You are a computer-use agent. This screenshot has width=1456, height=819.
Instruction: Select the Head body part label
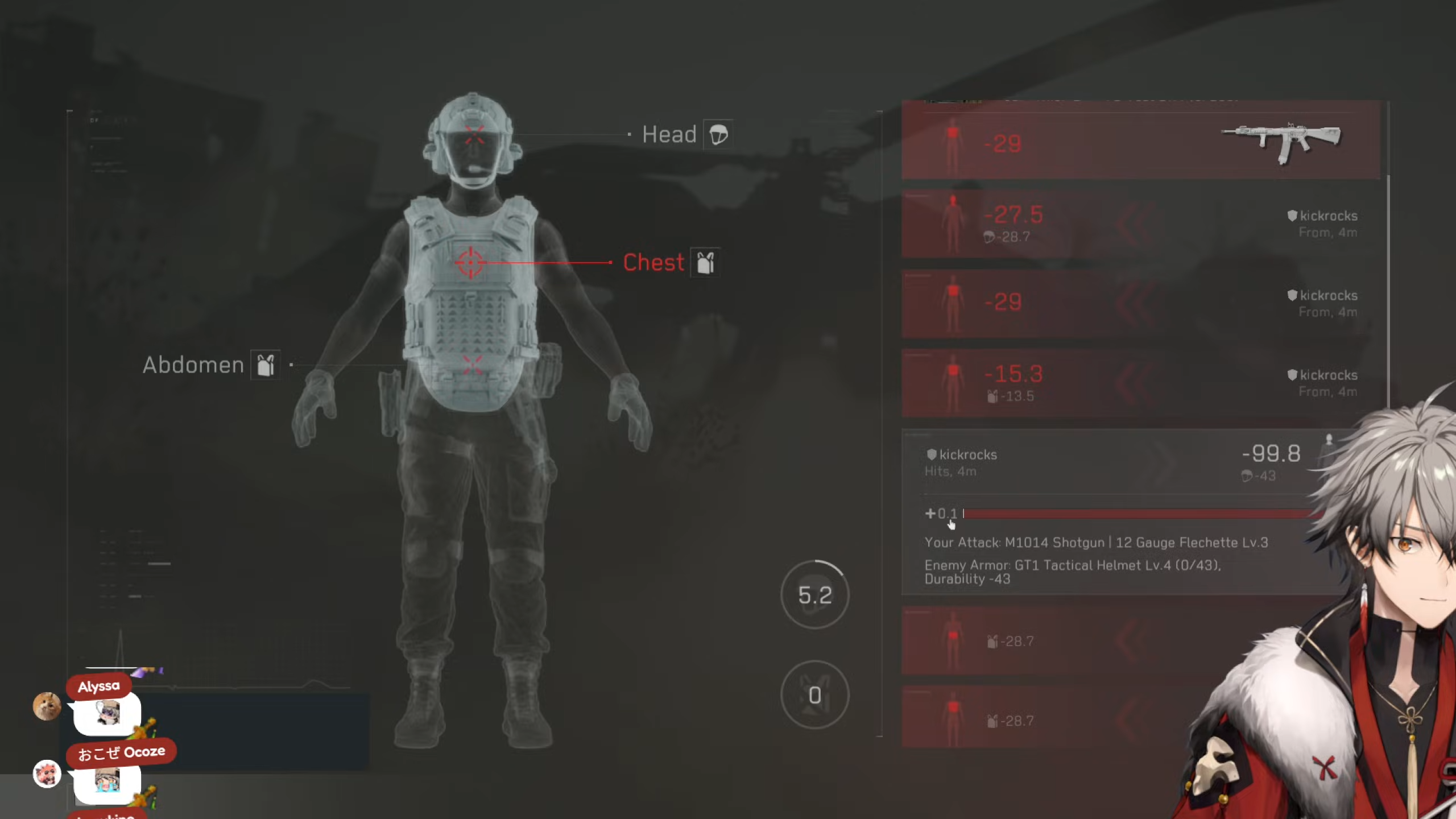tap(669, 135)
